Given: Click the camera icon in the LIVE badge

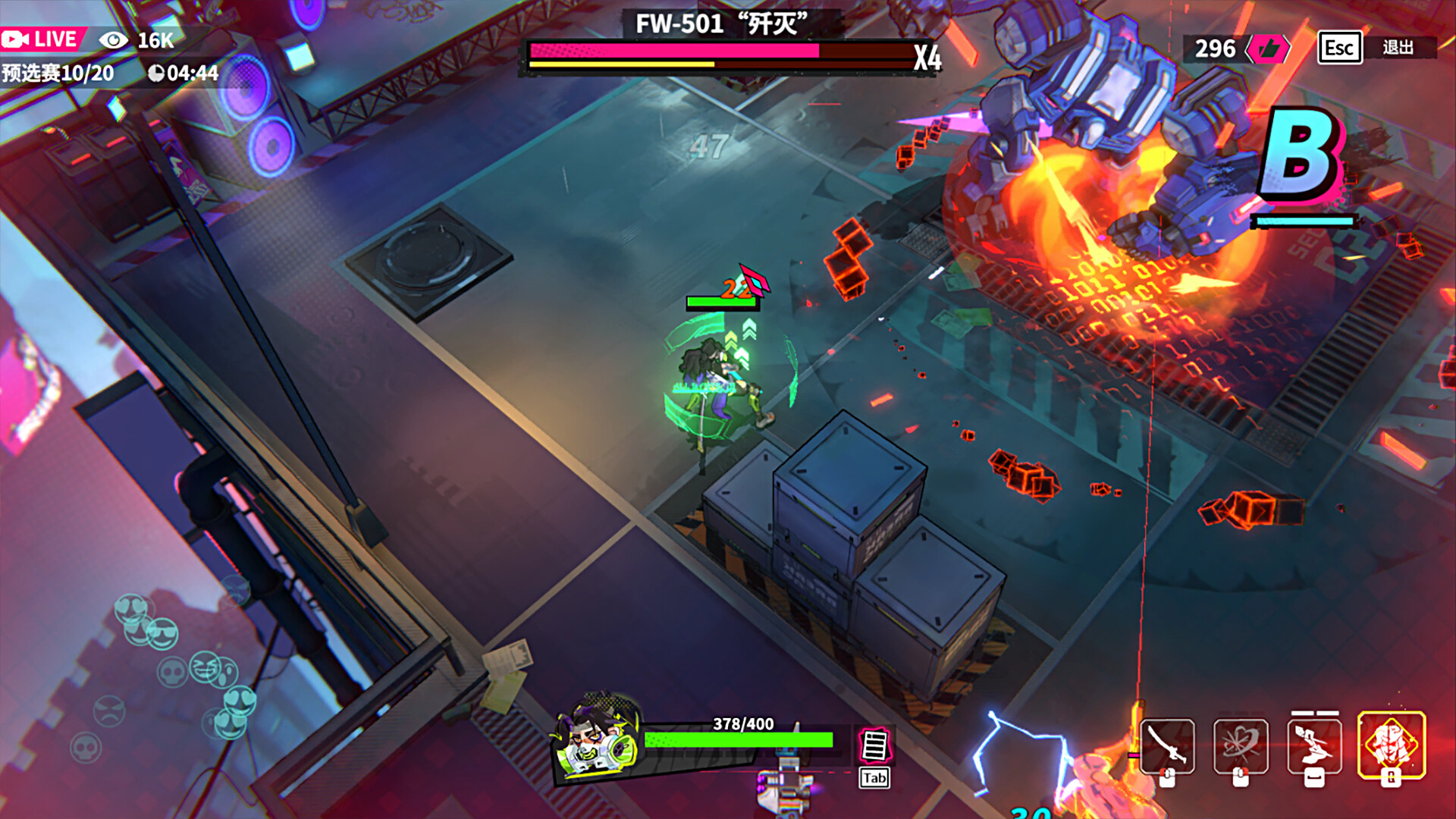Looking at the screenshot, I should [x=17, y=38].
